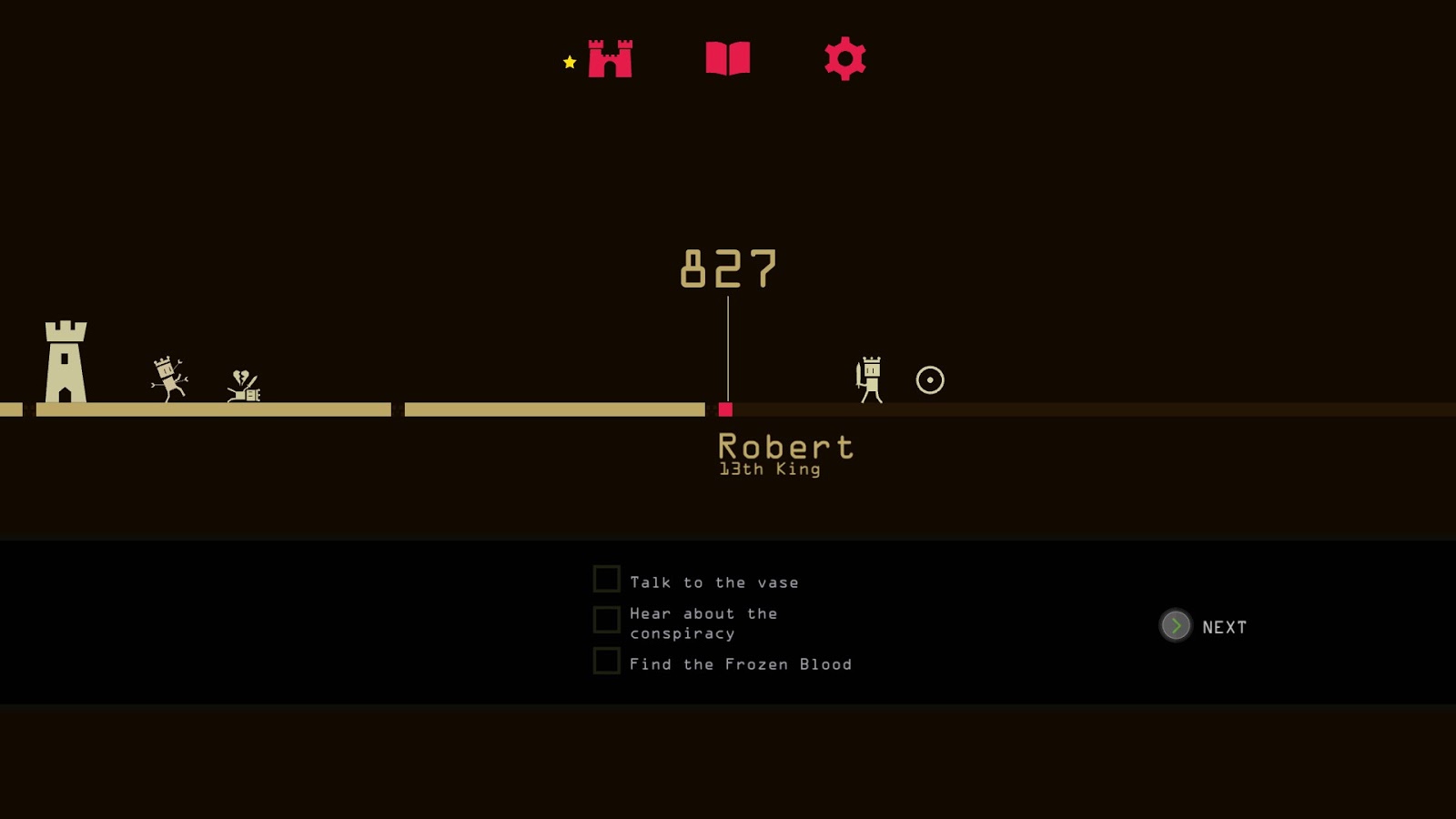Click the 'Robert' king name label

click(785, 446)
